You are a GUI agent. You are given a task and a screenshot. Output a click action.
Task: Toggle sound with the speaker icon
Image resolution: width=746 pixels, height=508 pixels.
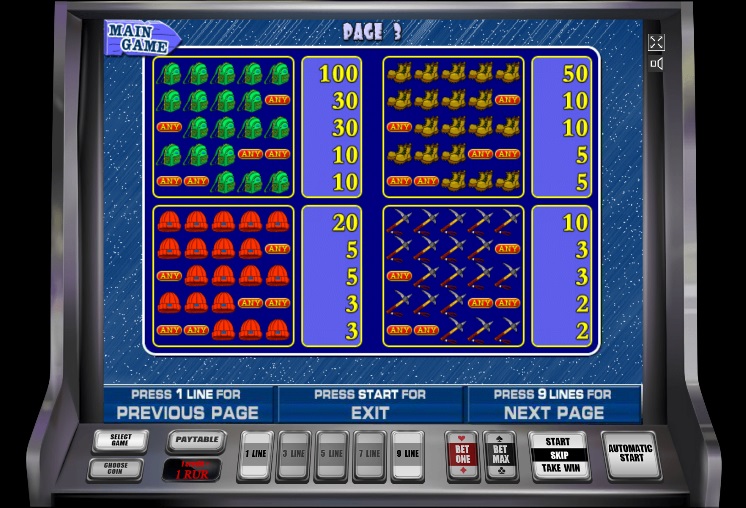656,64
